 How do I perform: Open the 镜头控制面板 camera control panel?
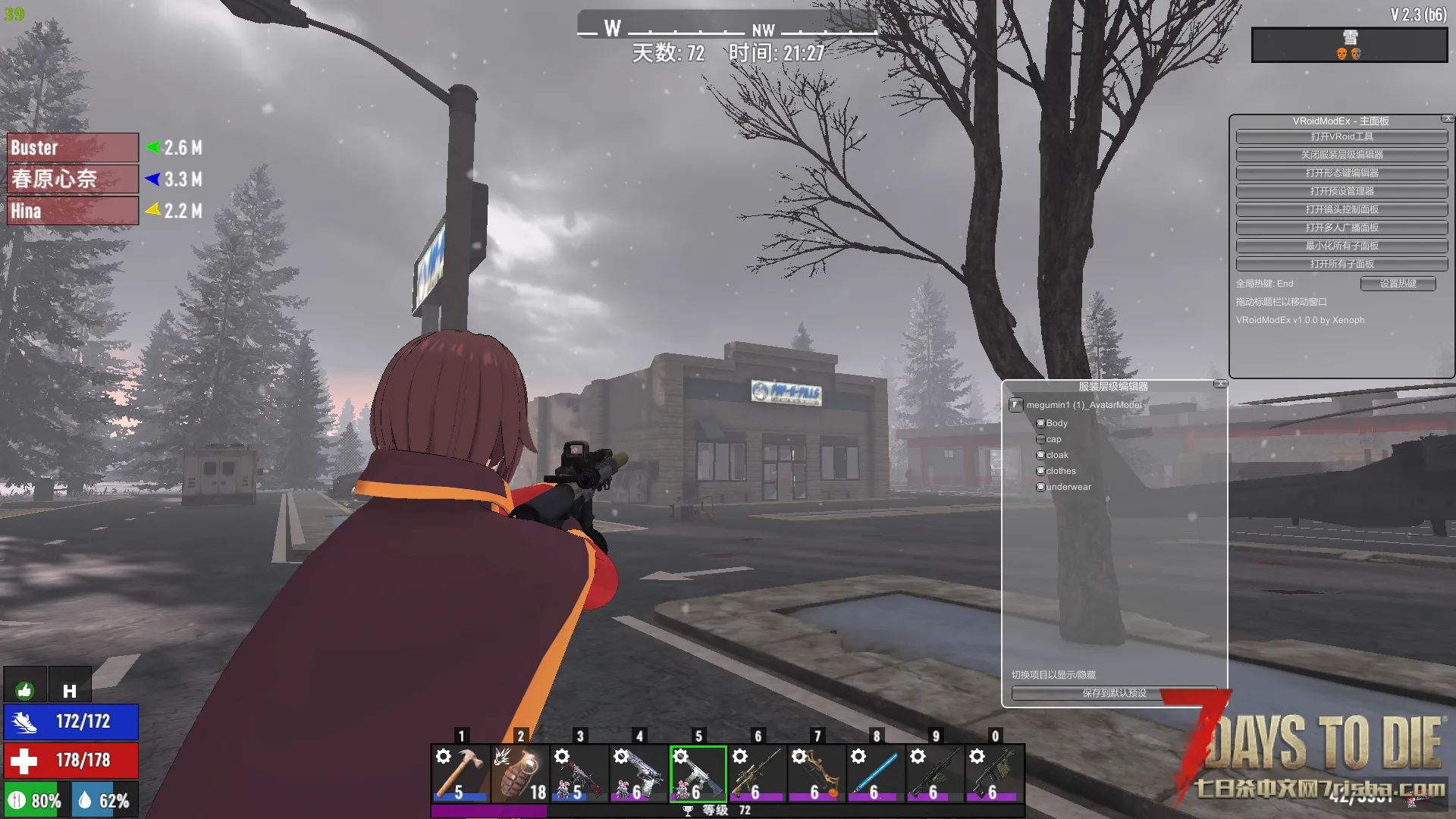click(1341, 209)
